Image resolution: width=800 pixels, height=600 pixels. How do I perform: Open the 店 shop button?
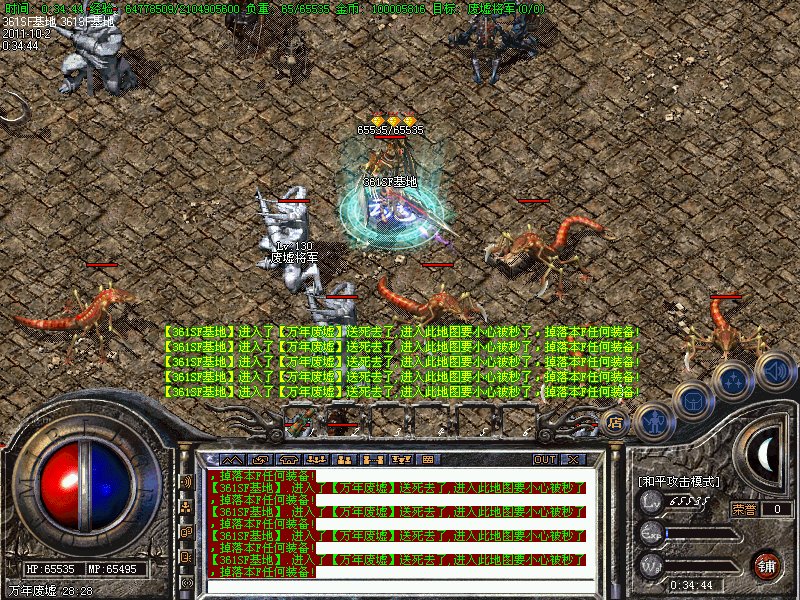point(614,421)
